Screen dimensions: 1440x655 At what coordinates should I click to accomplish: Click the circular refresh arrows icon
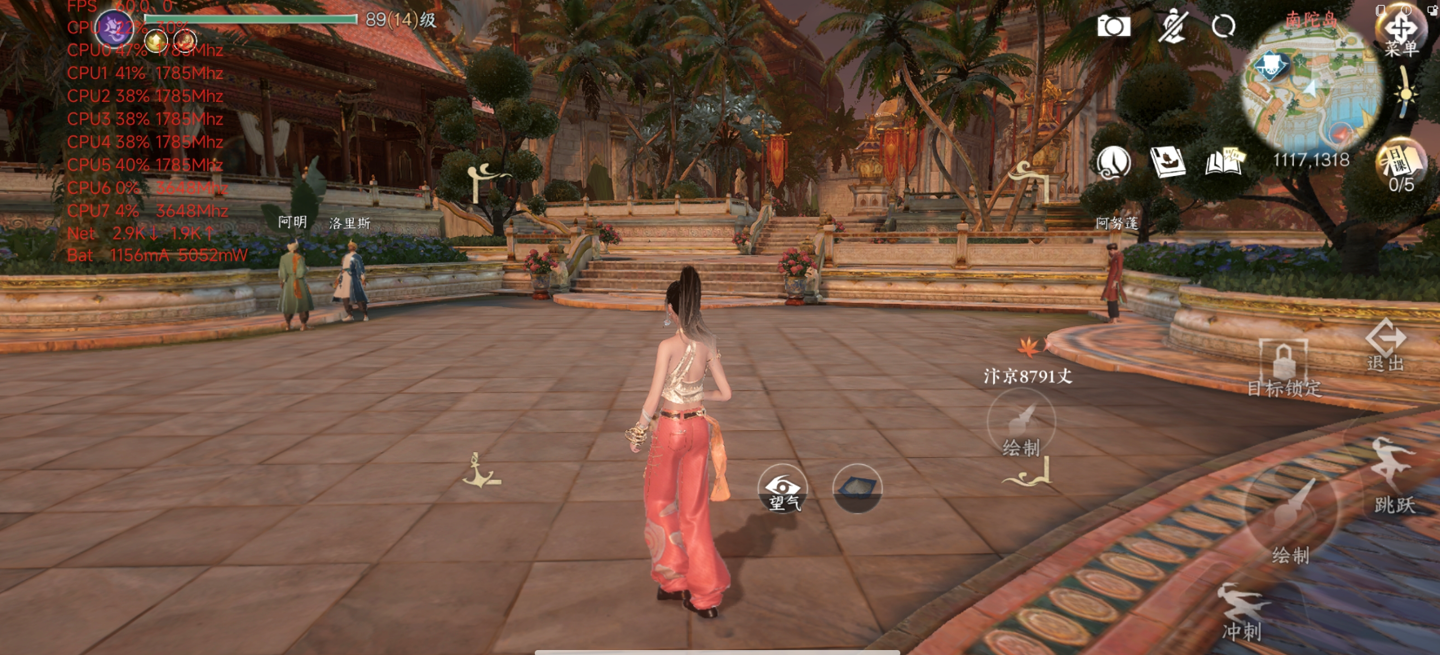1223,27
